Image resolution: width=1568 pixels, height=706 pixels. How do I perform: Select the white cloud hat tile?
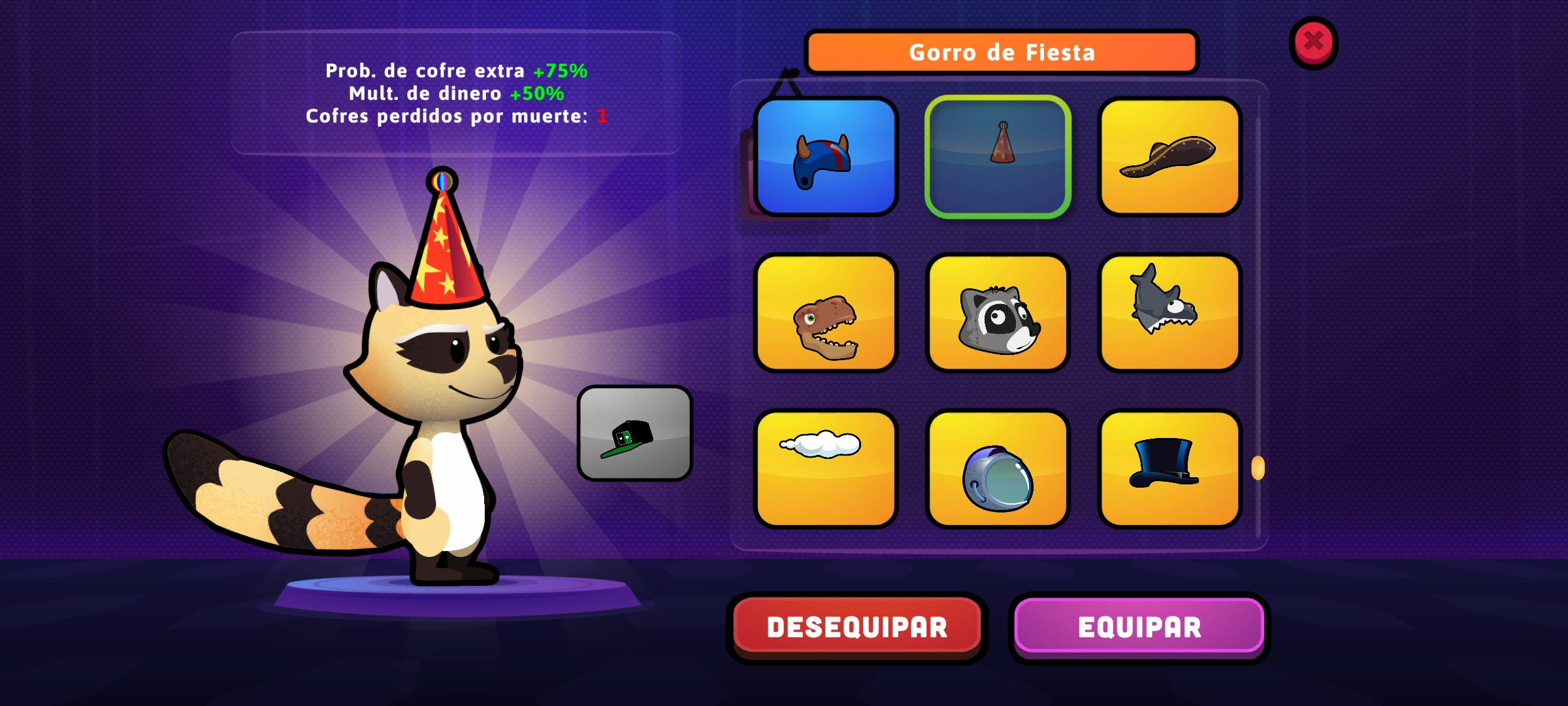pyautogui.click(x=826, y=469)
